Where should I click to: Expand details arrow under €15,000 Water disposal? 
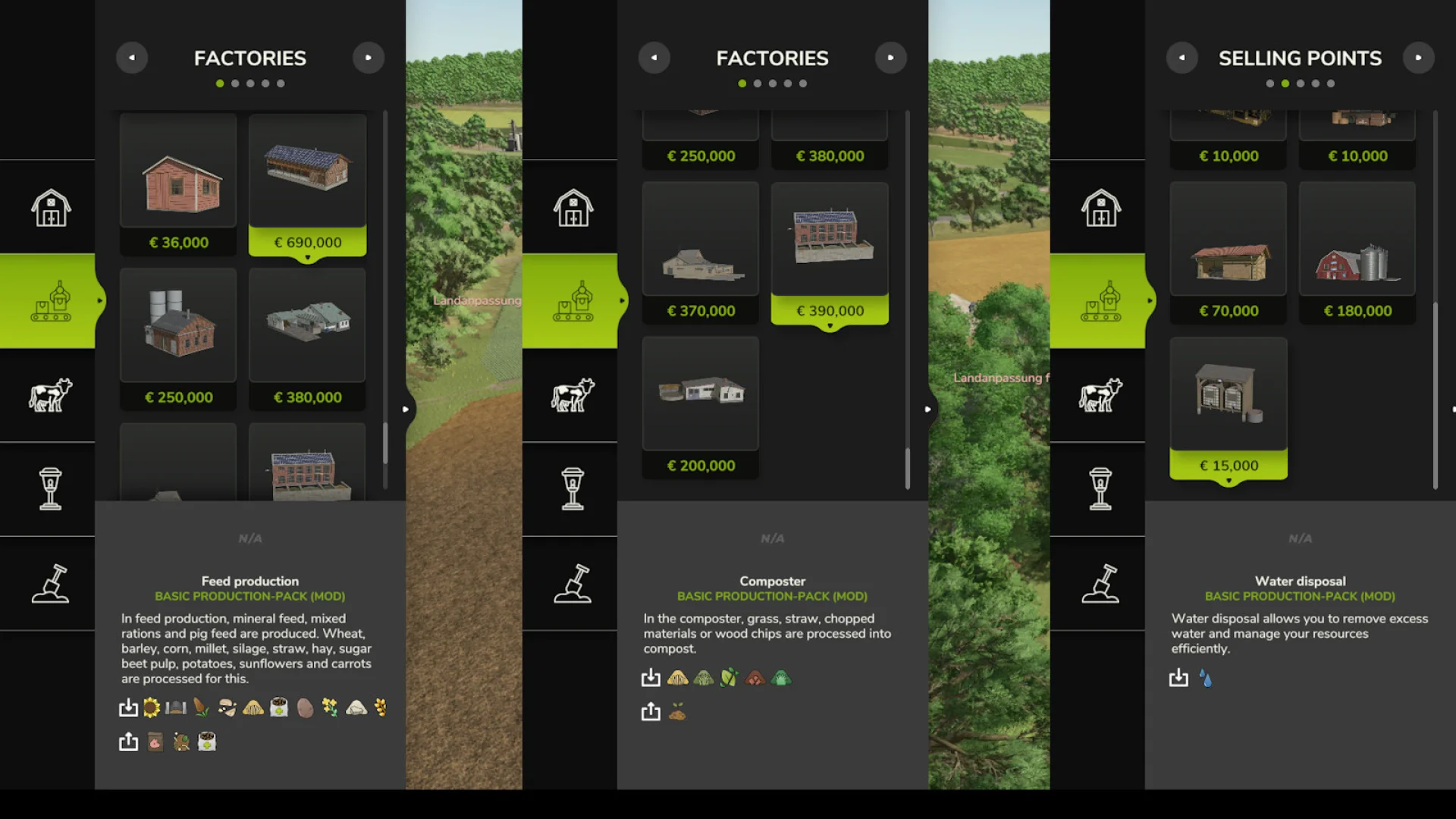(1228, 479)
